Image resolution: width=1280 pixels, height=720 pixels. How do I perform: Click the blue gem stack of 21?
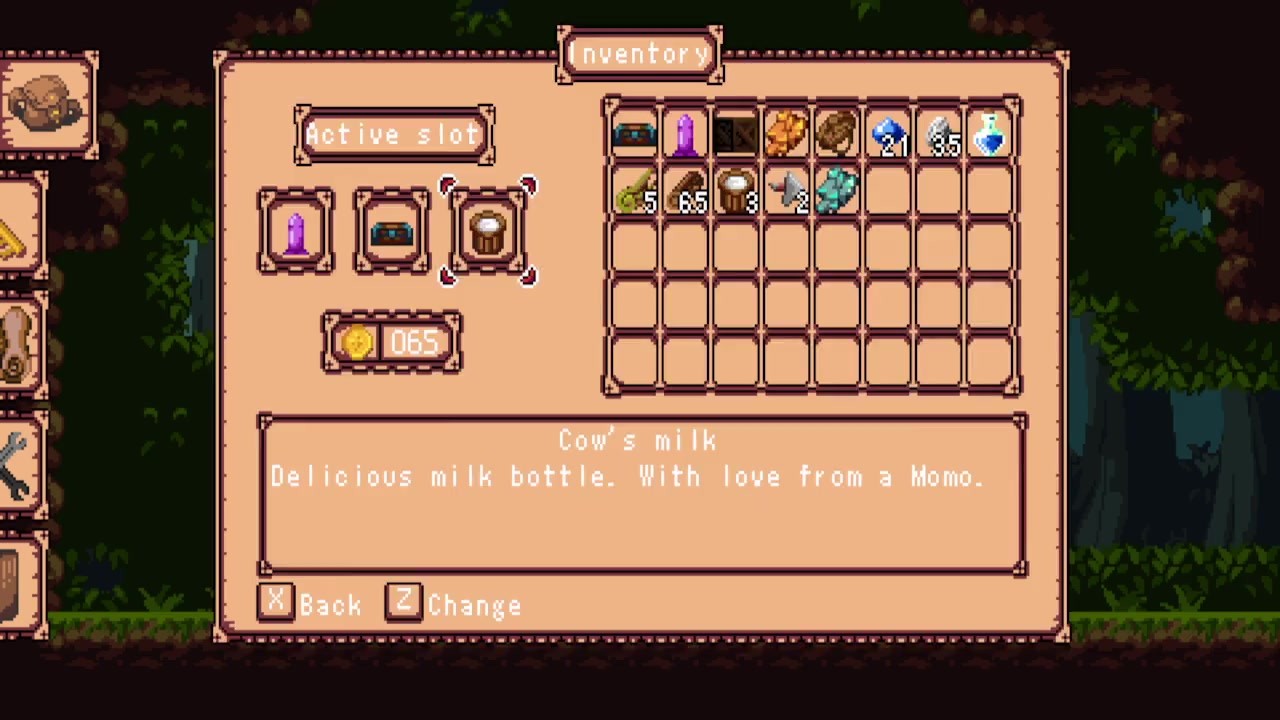[889, 135]
